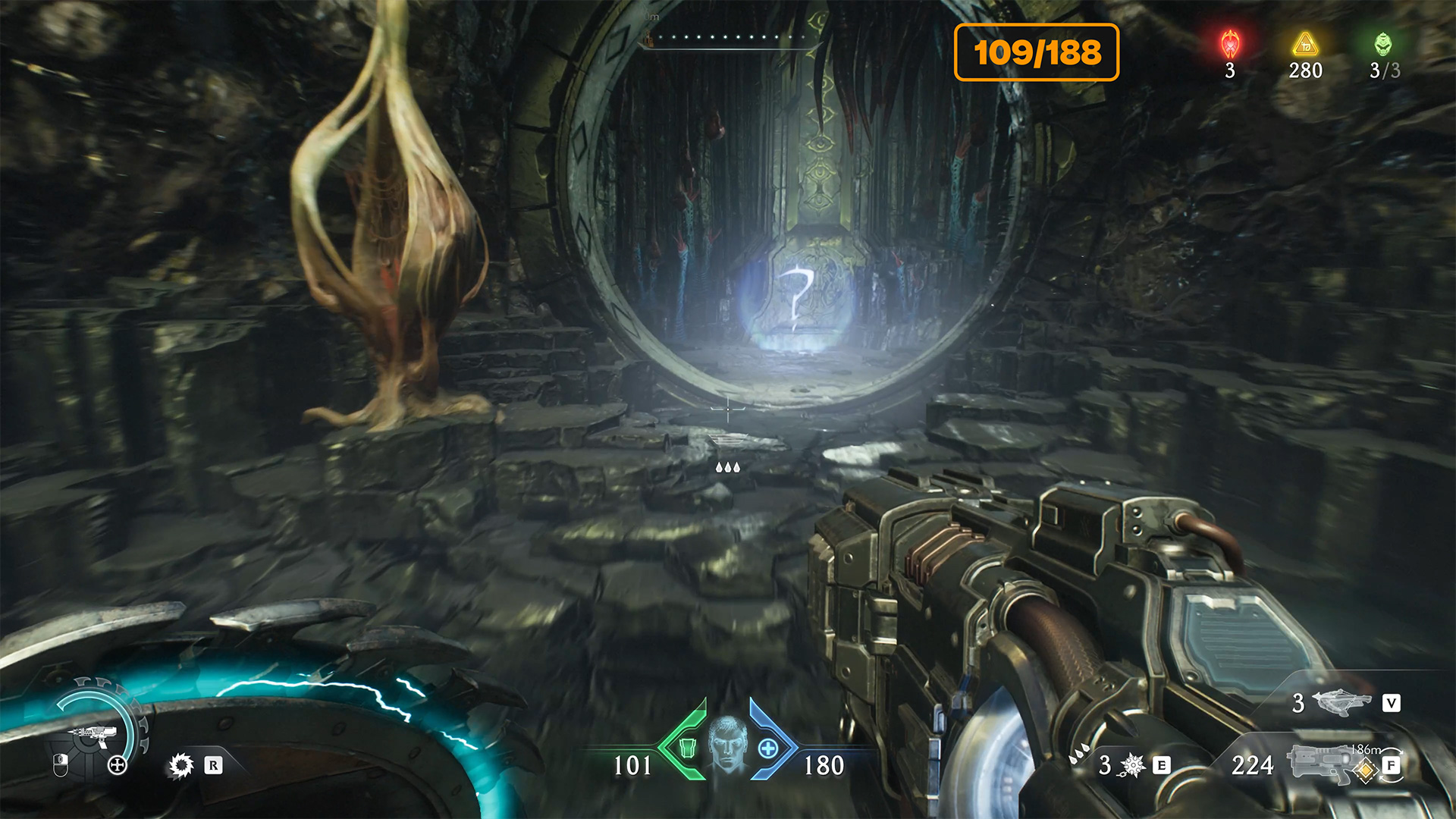
Task: Click the cross-shaped icon on weapon wheel
Action: pyautogui.click(x=118, y=764)
